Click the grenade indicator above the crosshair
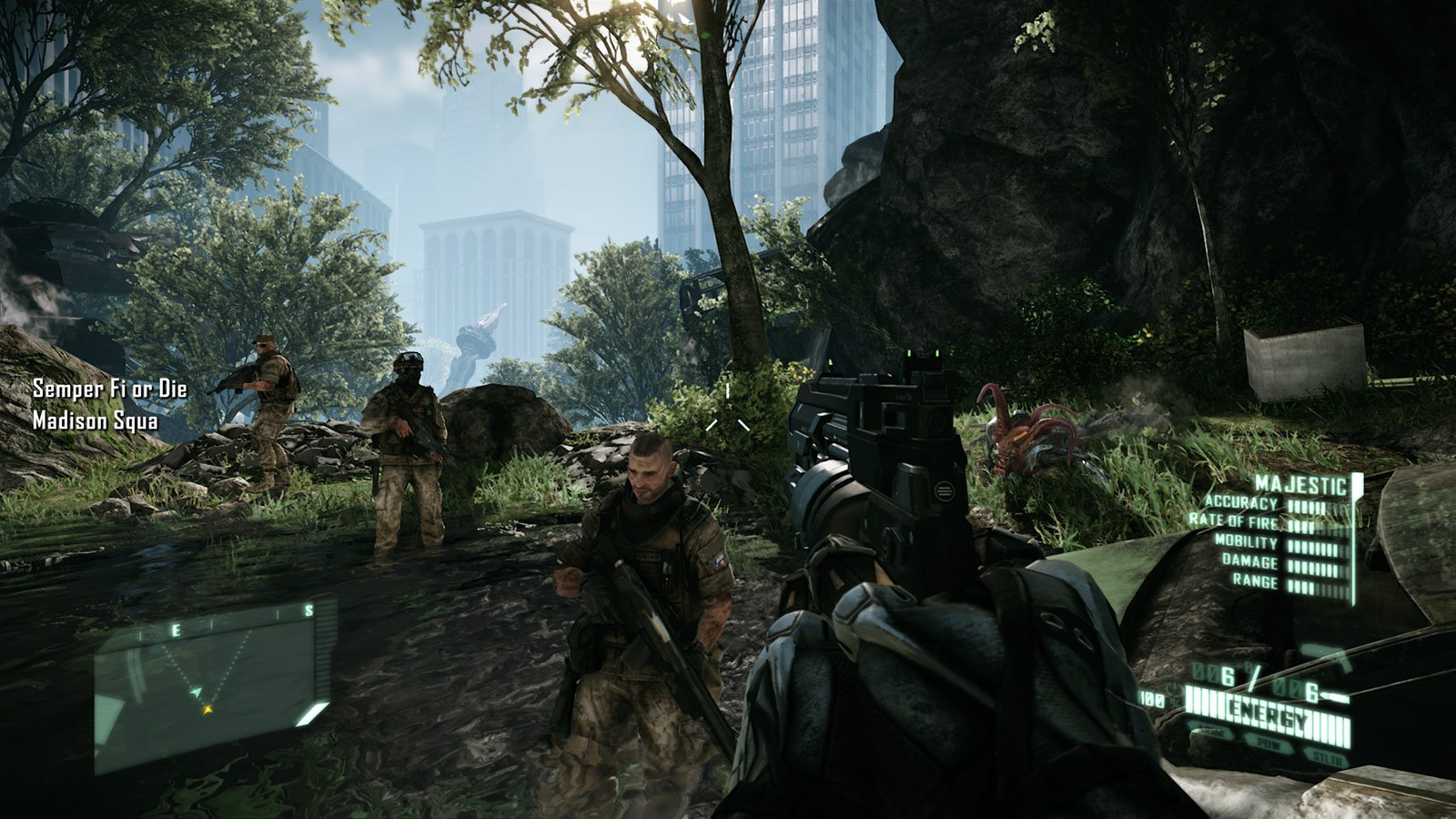Viewport: 1456px width, 819px height. point(725,389)
